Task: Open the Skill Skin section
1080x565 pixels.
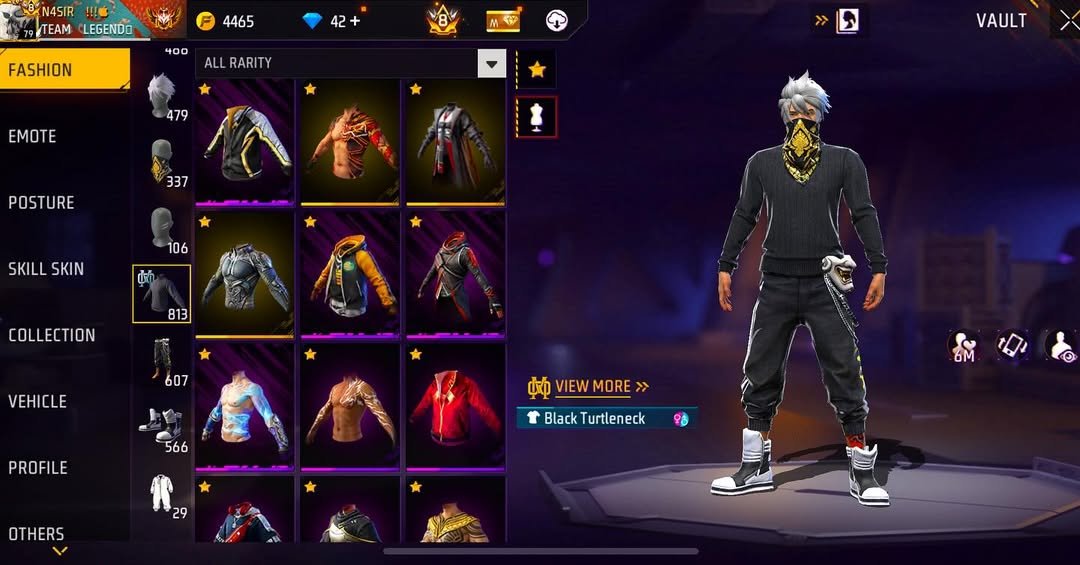Action: tap(46, 269)
